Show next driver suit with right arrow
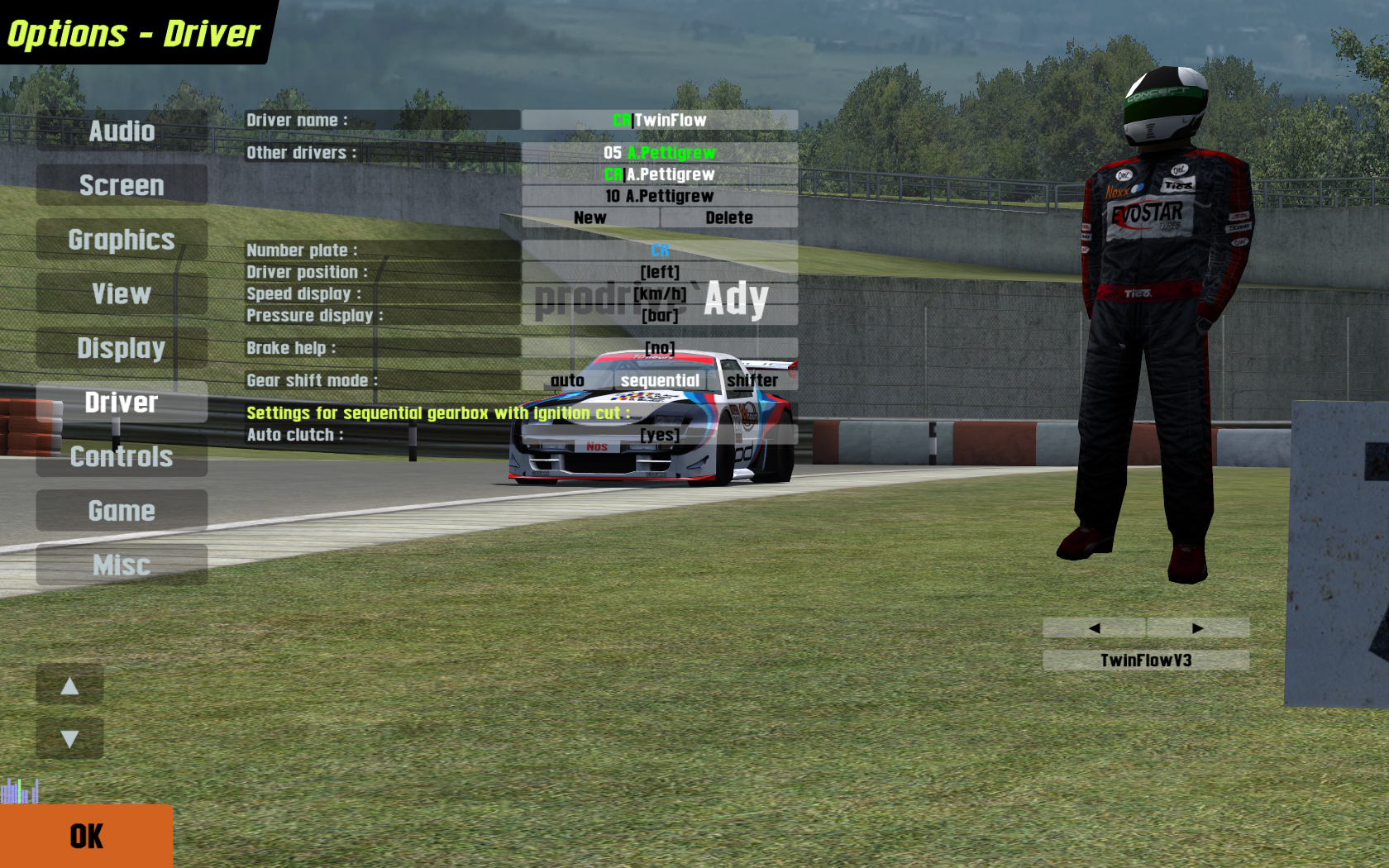The image size is (1389, 868). 1197,628
